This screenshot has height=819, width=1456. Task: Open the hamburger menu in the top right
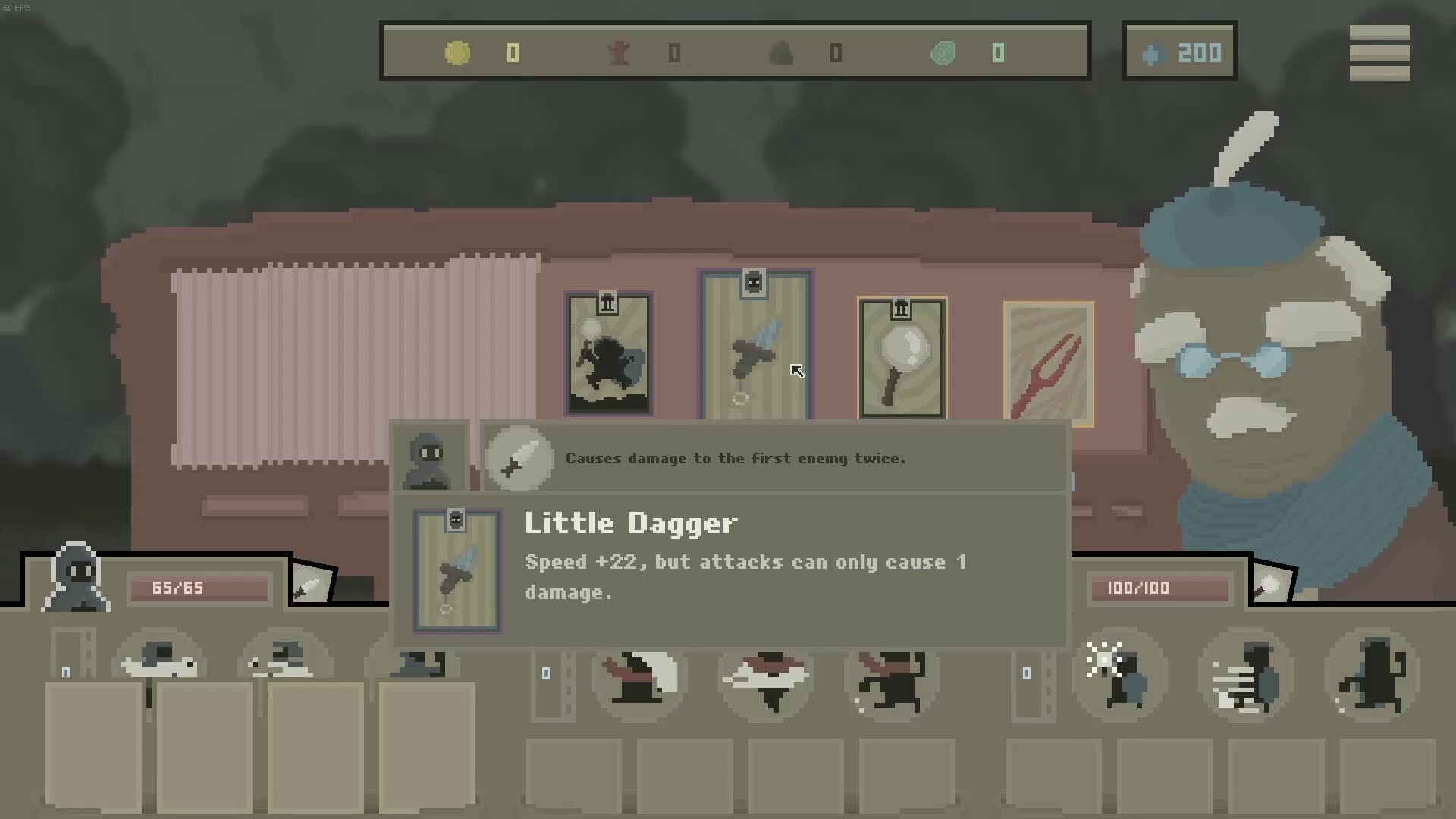pyautogui.click(x=1382, y=52)
